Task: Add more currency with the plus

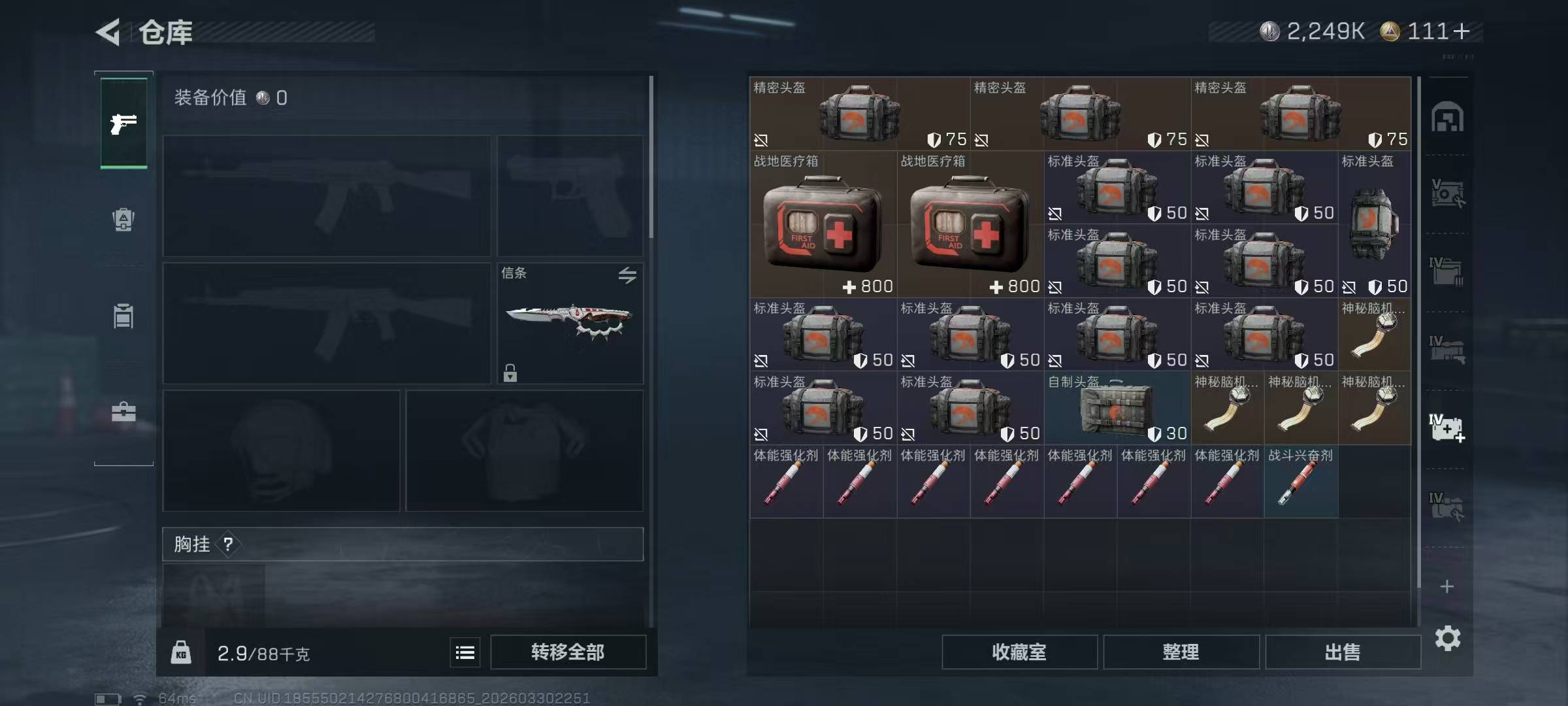Action: pyautogui.click(x=1462, y=31)
